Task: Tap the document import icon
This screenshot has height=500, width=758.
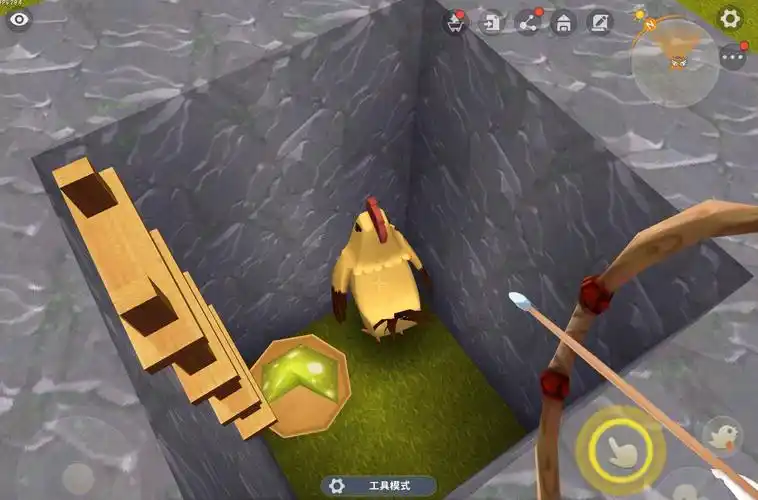Action: pos(491,22)
